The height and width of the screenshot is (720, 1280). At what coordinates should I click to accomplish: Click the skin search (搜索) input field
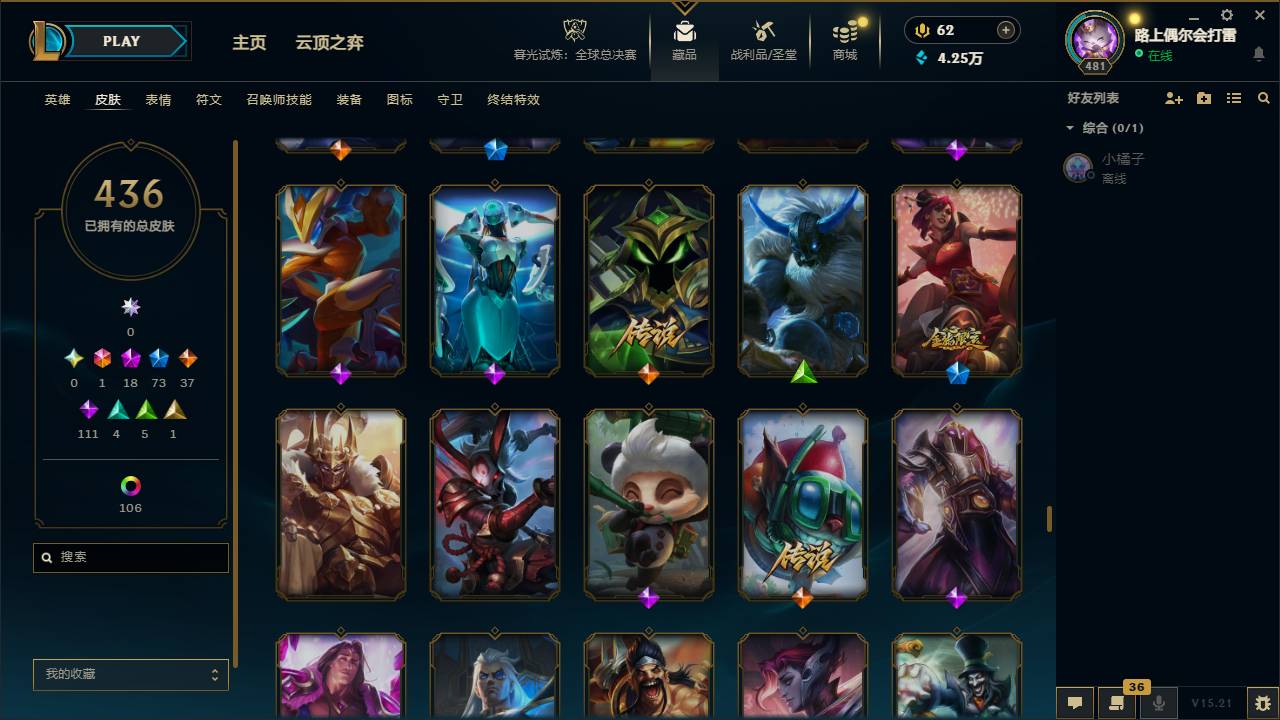[x=130, y=557]
